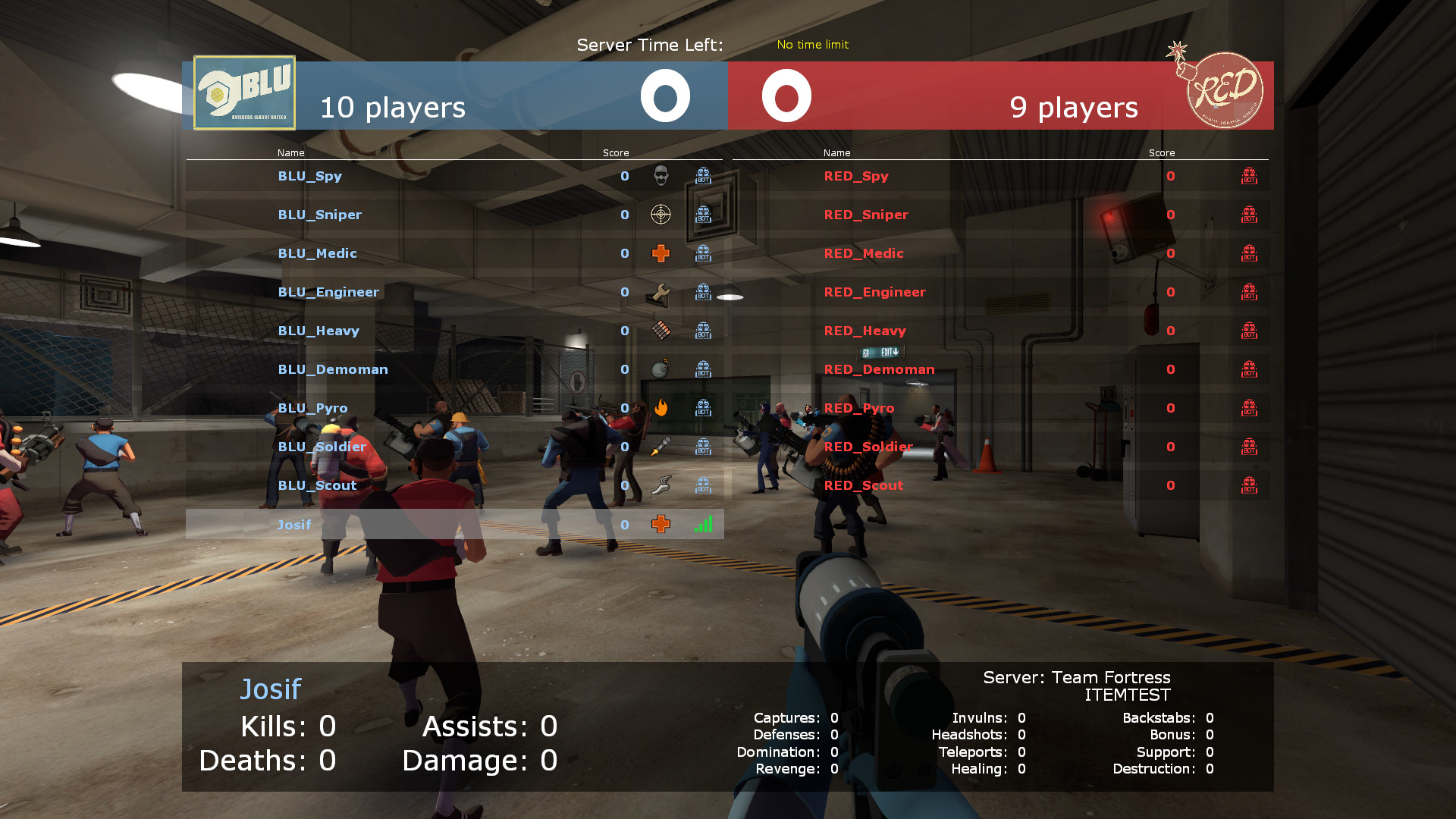This screenshot has width=1456, height=819.
Task: Click the BOT badge beside BLU_Soldier
Action: 702,447
